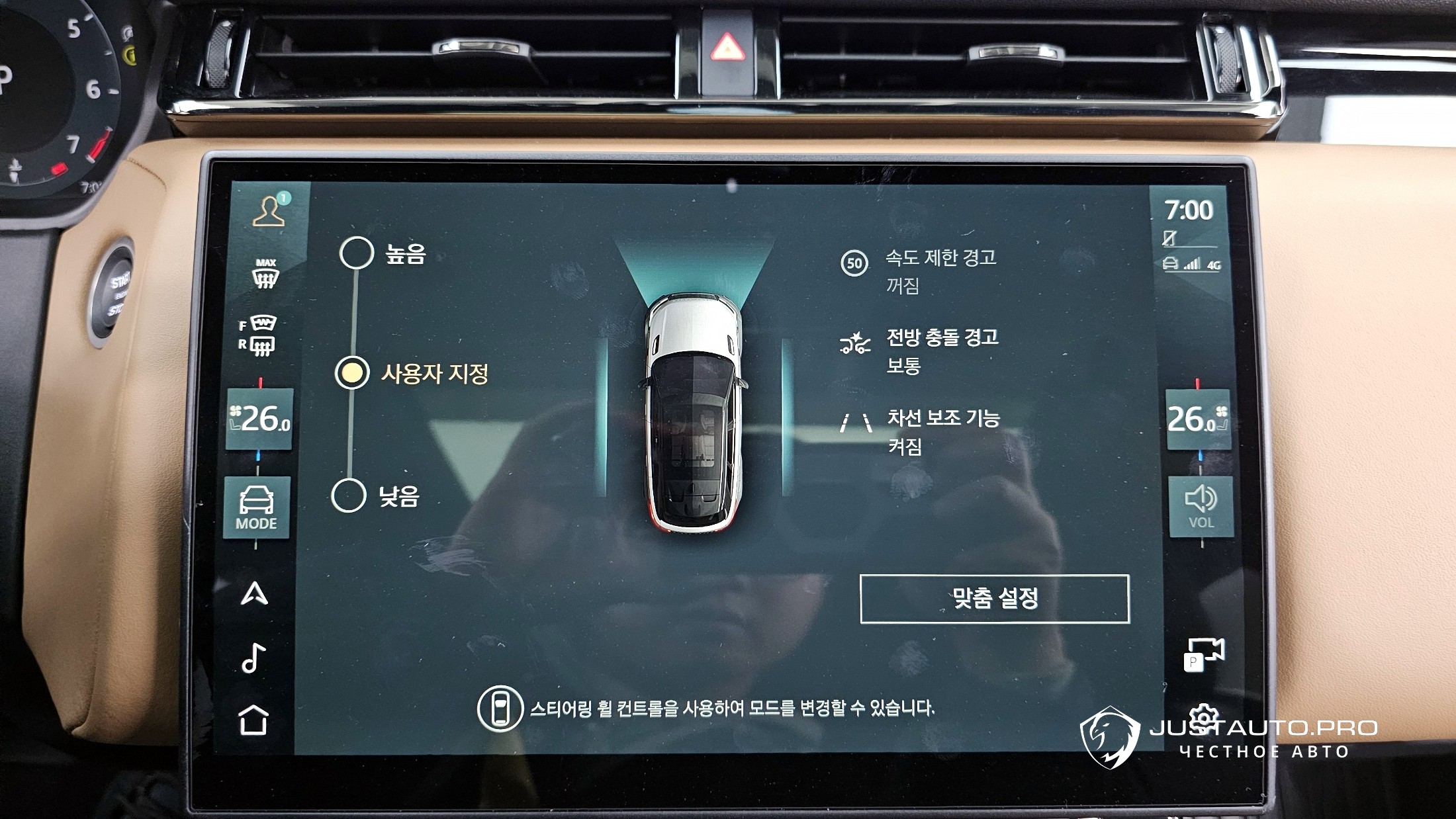Open the vehicle MODE menu
This screenshot has height=819, width=1456.
tap(257, 507)
